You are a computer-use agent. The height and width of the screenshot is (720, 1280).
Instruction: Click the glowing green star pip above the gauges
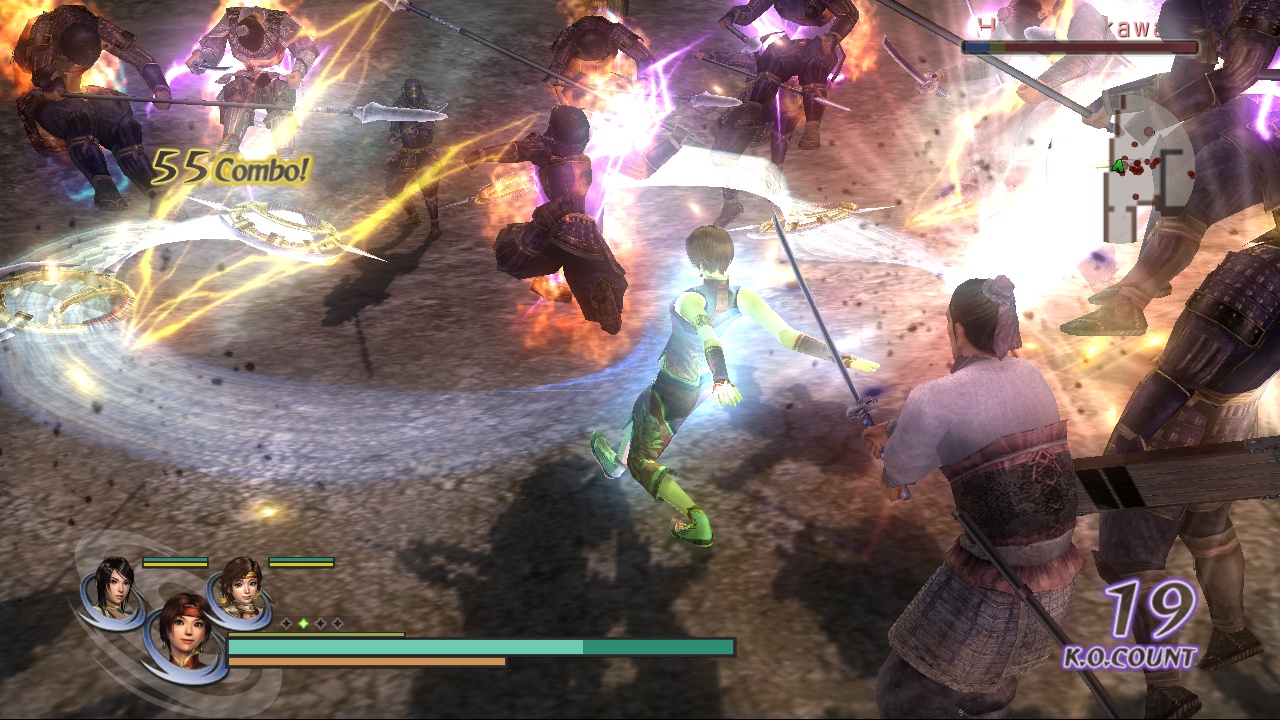(x=304, y=622)
